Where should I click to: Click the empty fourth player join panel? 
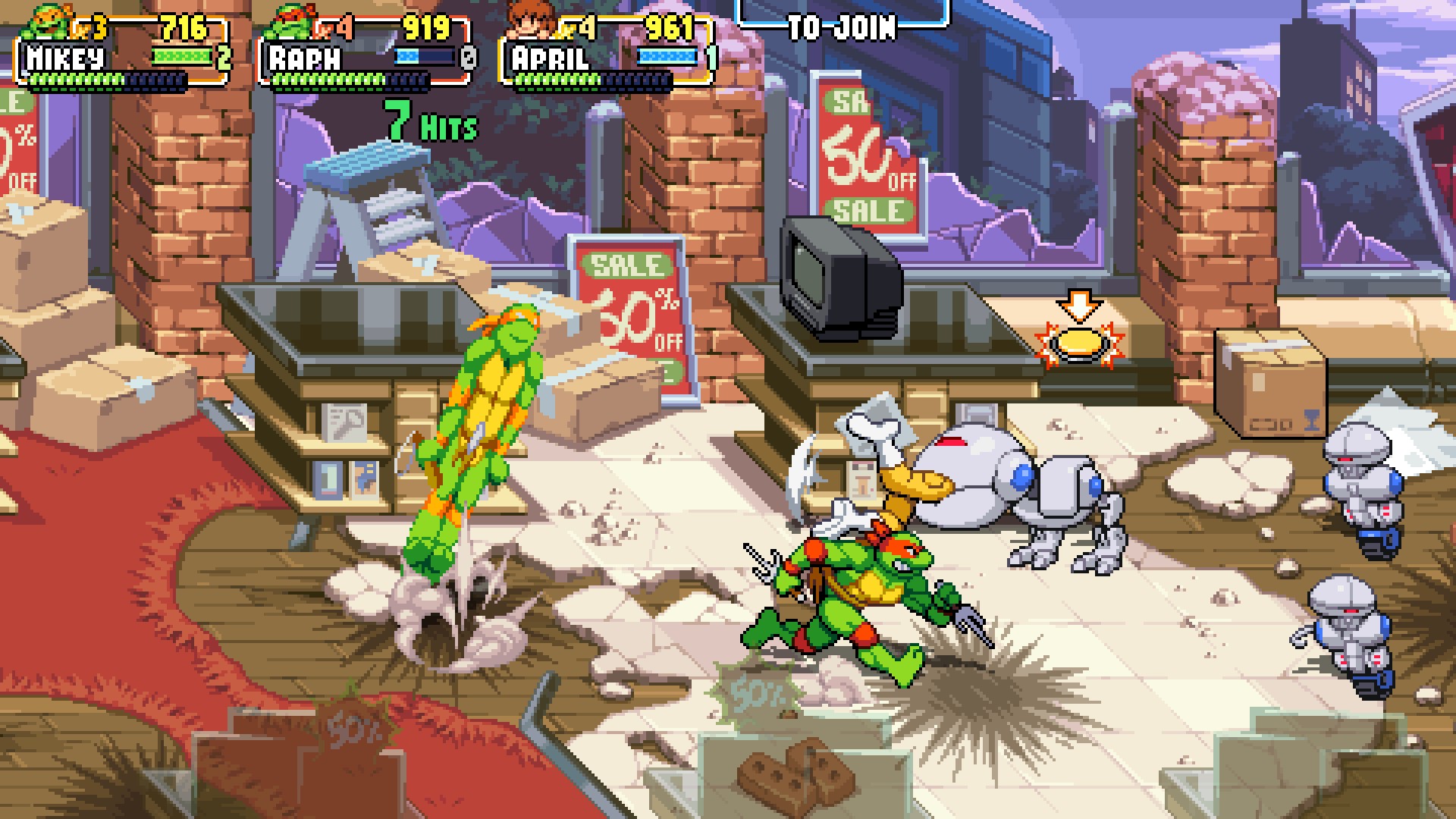click(842, 23)
